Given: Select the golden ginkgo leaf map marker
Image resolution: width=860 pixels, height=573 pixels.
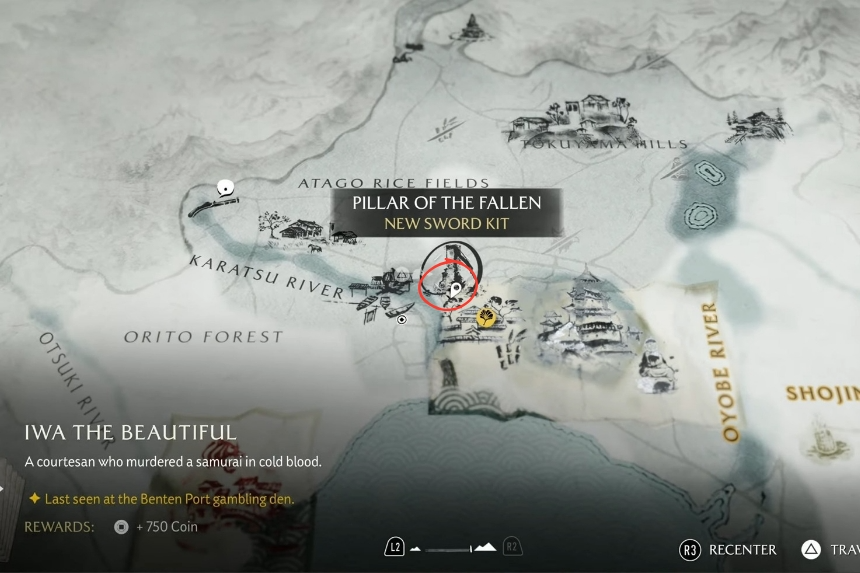Looking at the screenshot, I should [x=486, y=319].
